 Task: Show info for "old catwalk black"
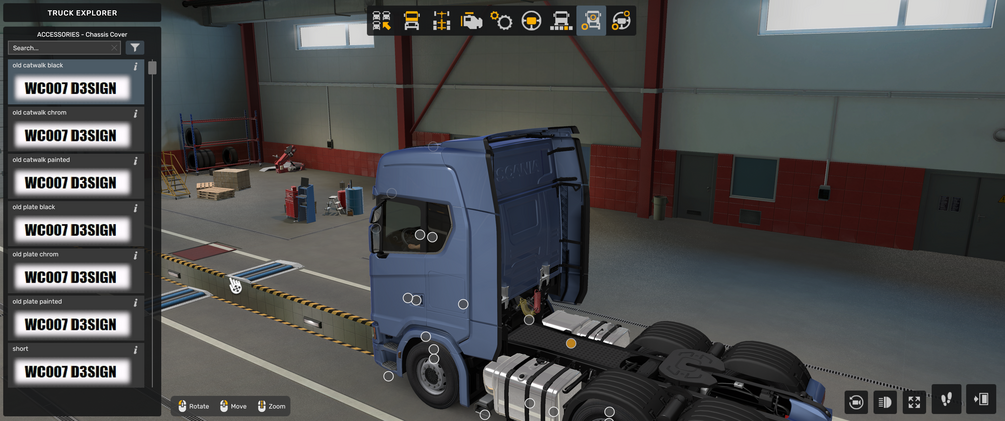tap(136, 67)
